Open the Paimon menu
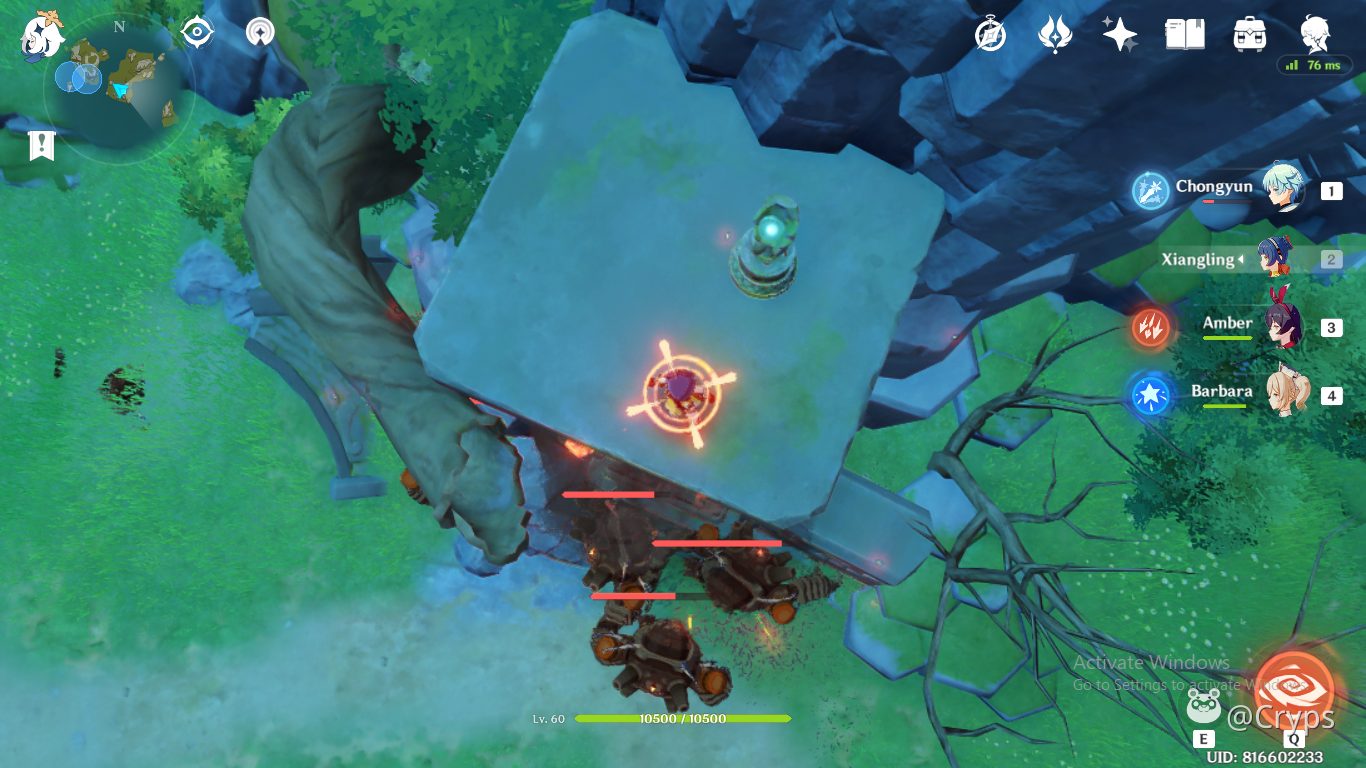 pos(42,34)
